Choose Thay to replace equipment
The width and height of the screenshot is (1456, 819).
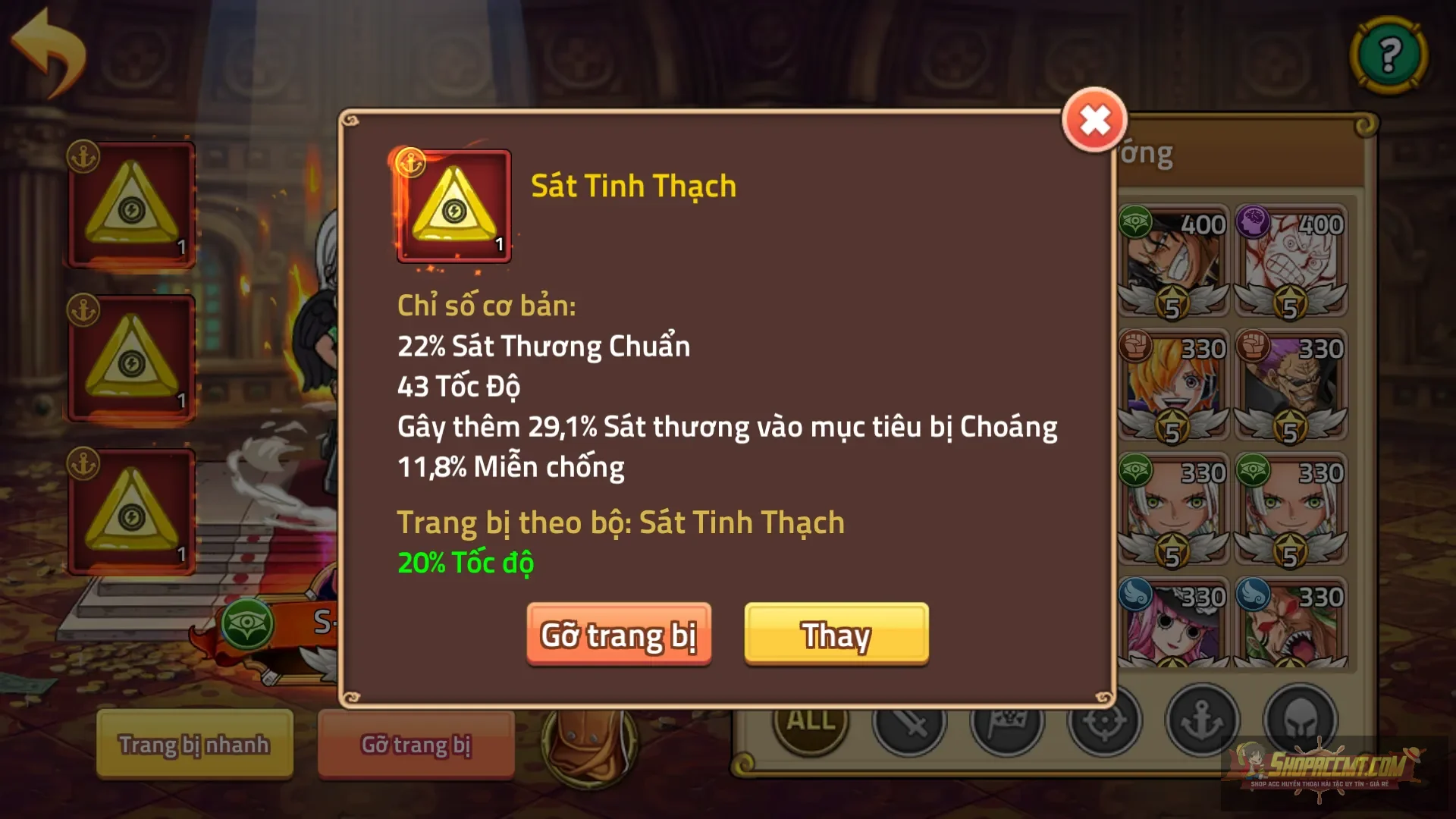[836, 635]
